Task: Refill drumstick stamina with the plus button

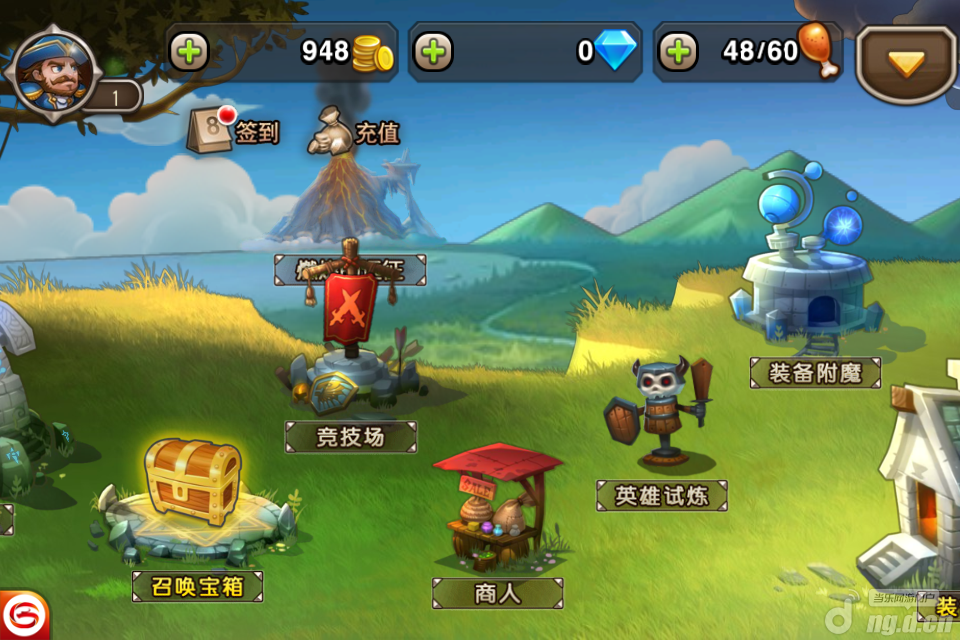Action: coord(678,51)
